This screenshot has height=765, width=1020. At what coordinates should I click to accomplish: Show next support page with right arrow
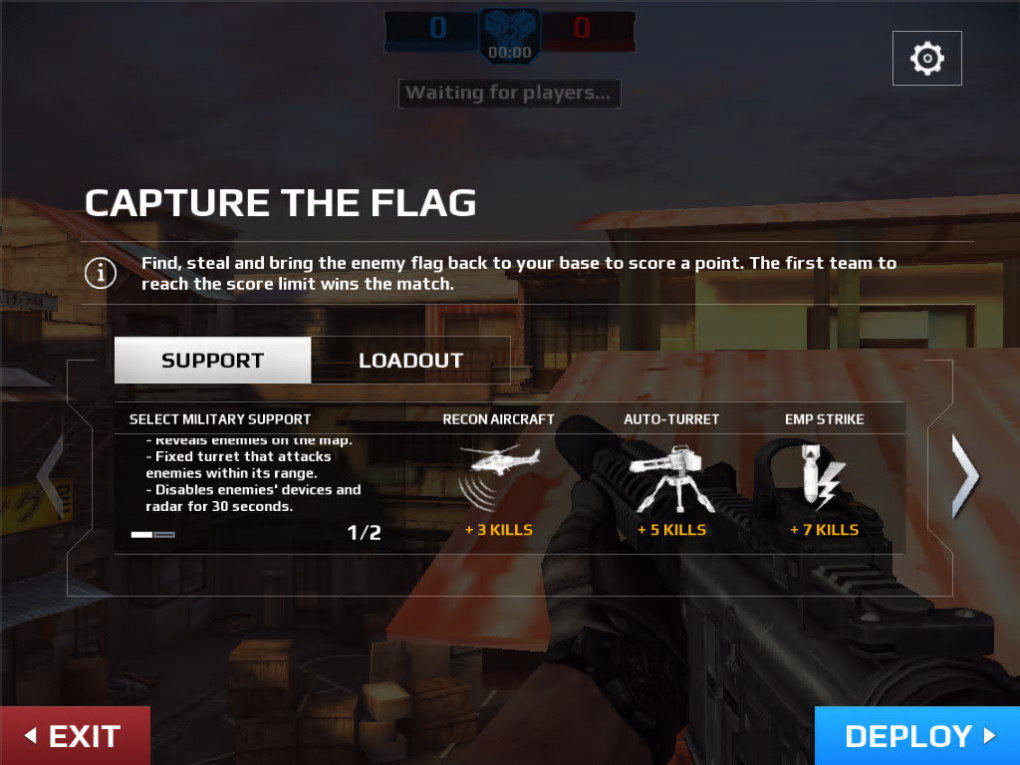click(x=964, y=476)
